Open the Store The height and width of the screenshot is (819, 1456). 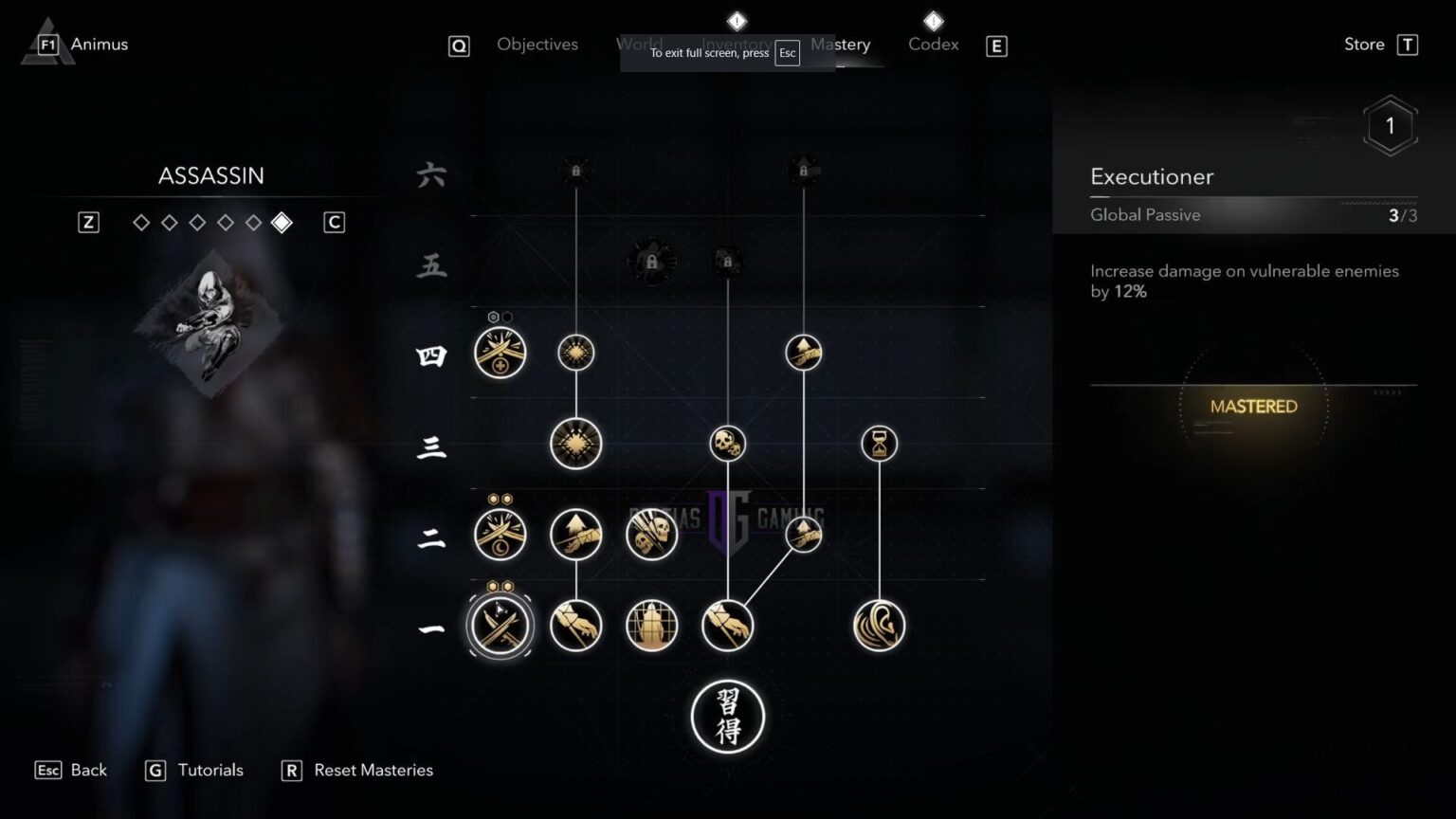click(1363, 44)
